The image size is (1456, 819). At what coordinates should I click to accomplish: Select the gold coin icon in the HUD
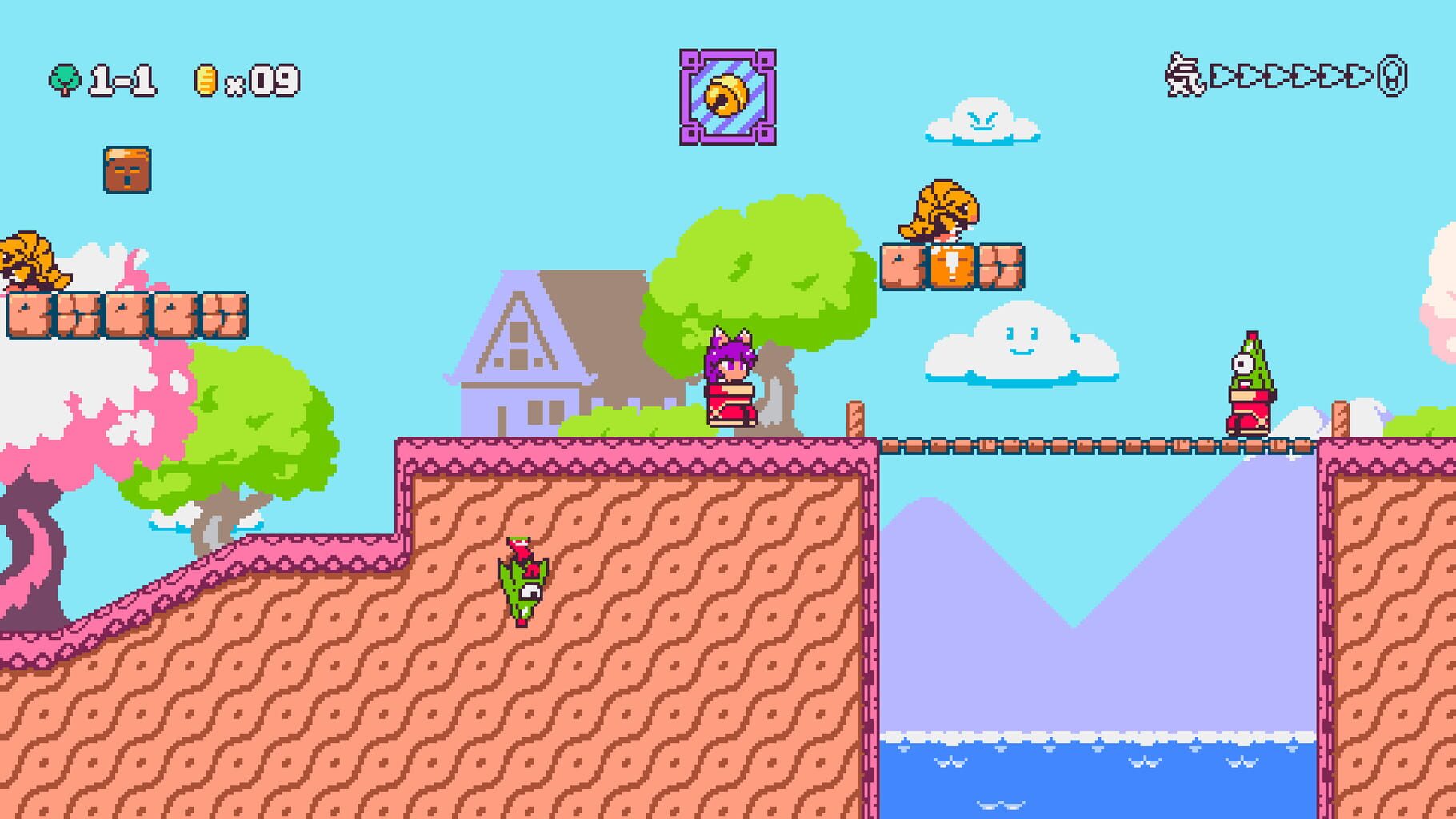pyautogui.click(x=206, y=78)
